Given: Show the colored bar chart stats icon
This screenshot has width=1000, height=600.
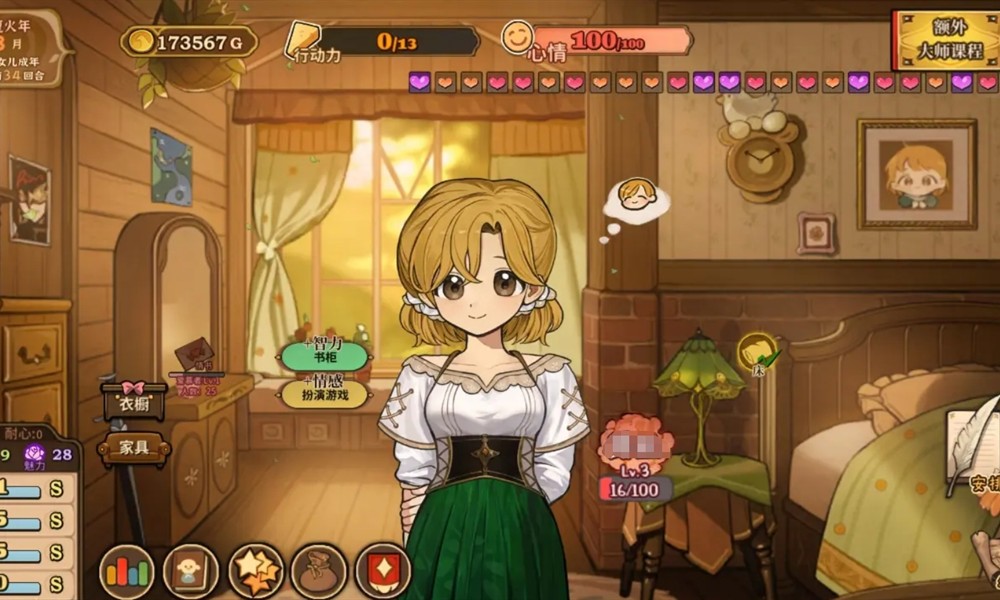Looking at the screenshot, I should pos(126,572).
